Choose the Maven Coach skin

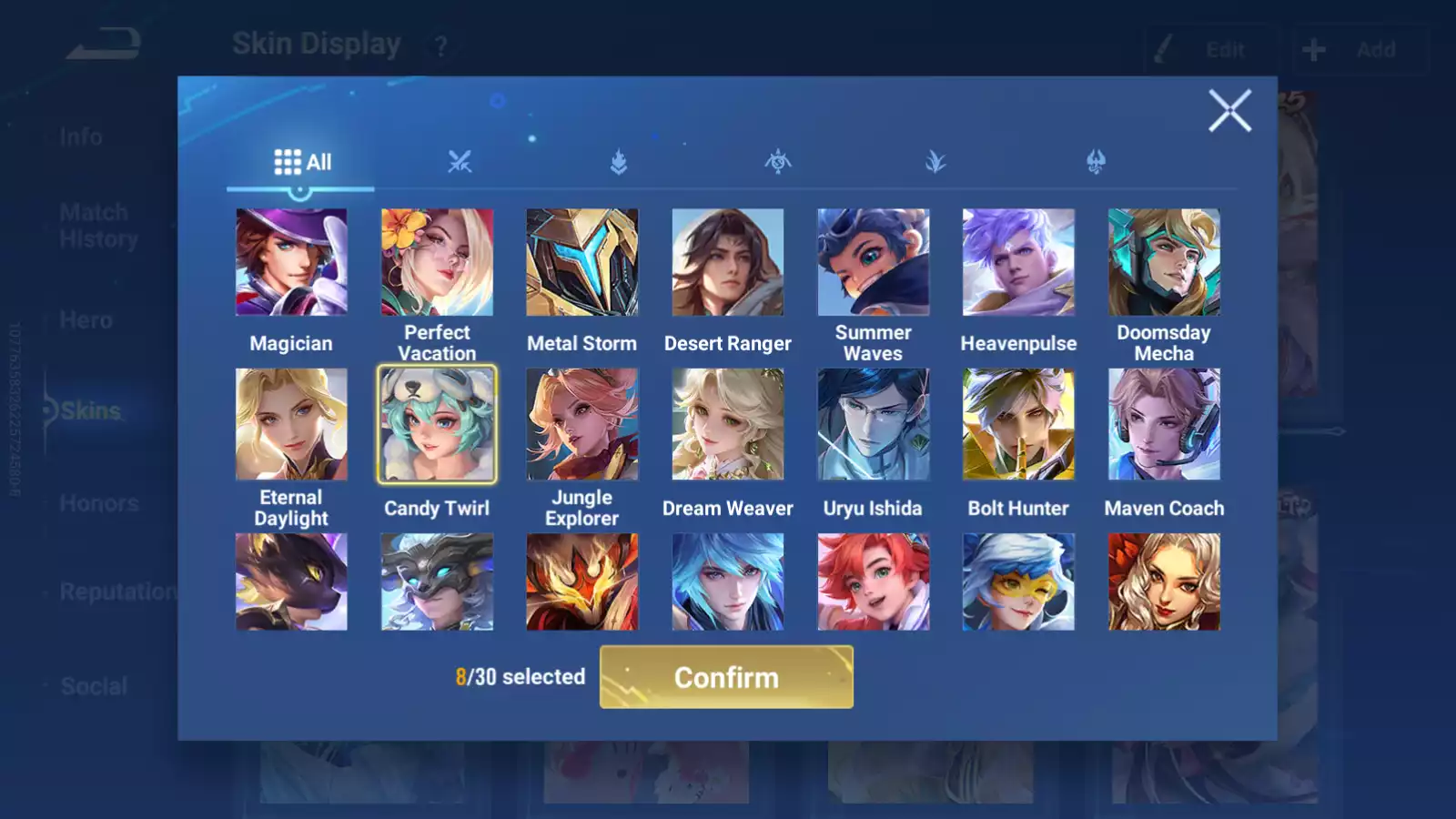(1164, 424)
